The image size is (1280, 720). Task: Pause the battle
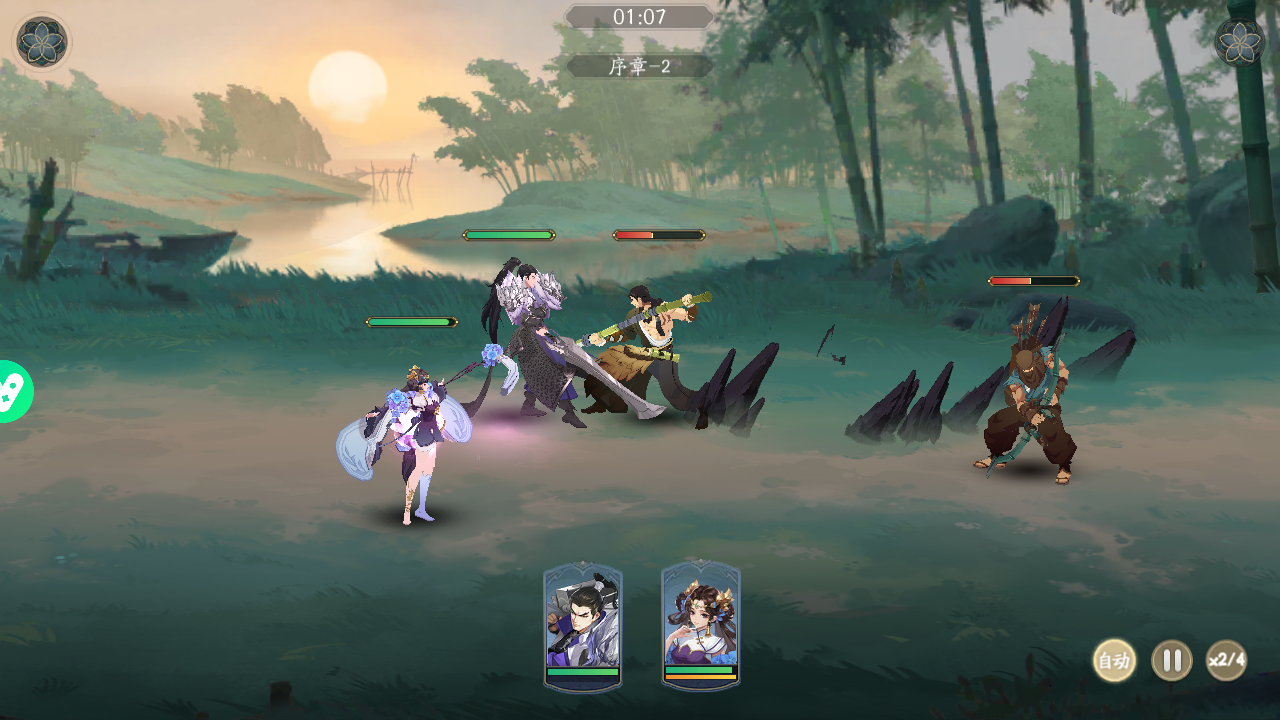pos(1172,661)
